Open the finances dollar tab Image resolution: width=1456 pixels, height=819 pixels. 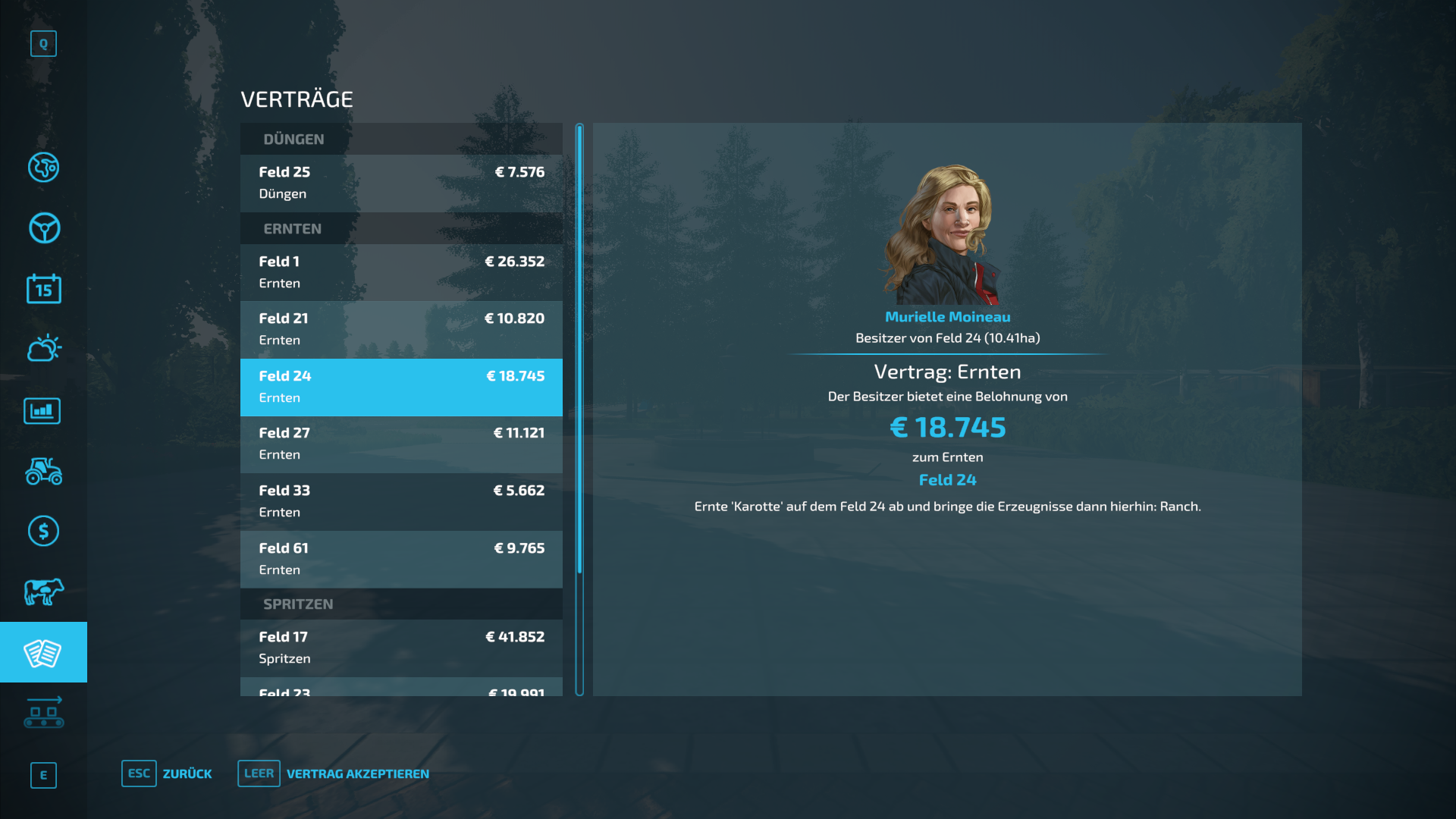click(x=44, y=531)
